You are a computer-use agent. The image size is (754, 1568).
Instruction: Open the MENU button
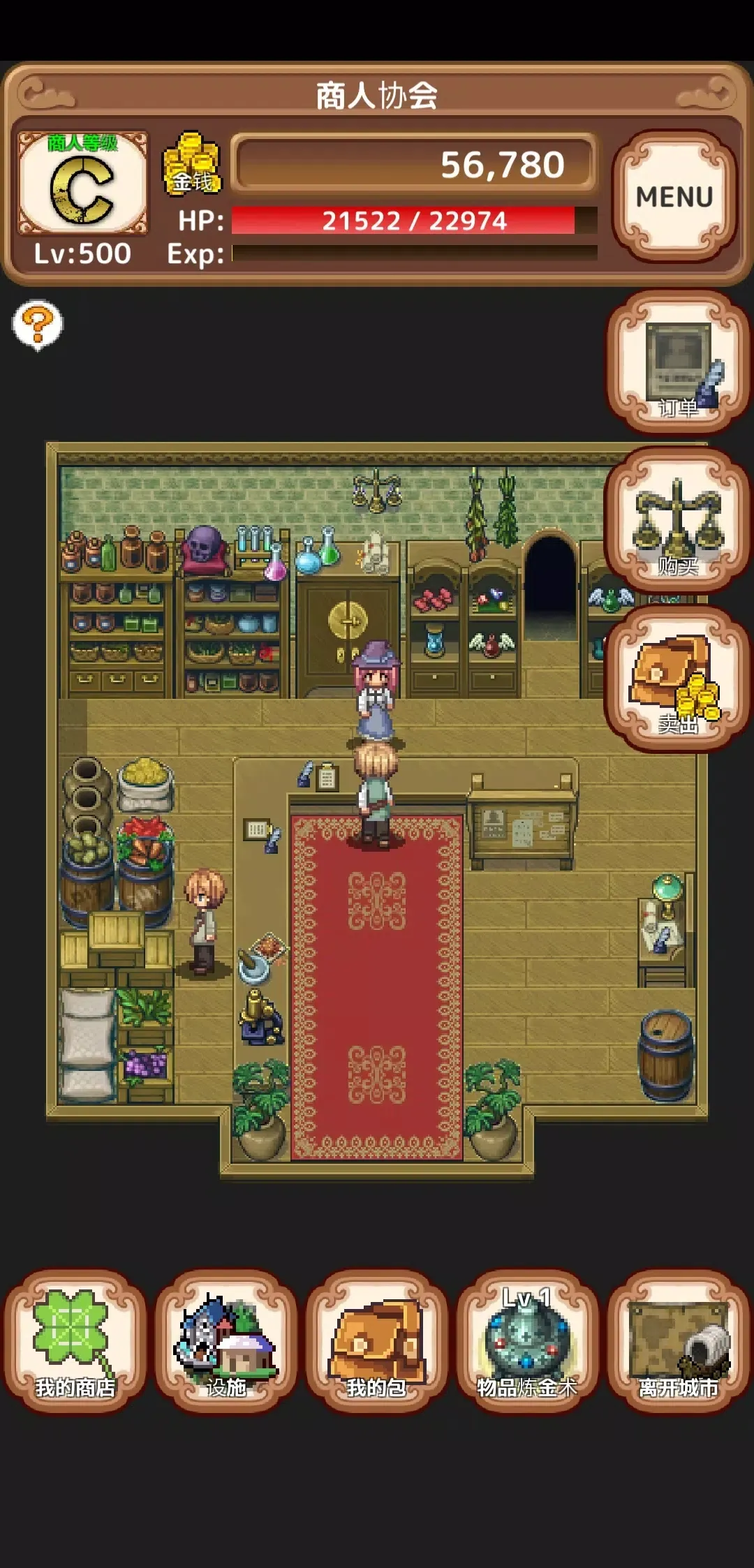(674, 196)
